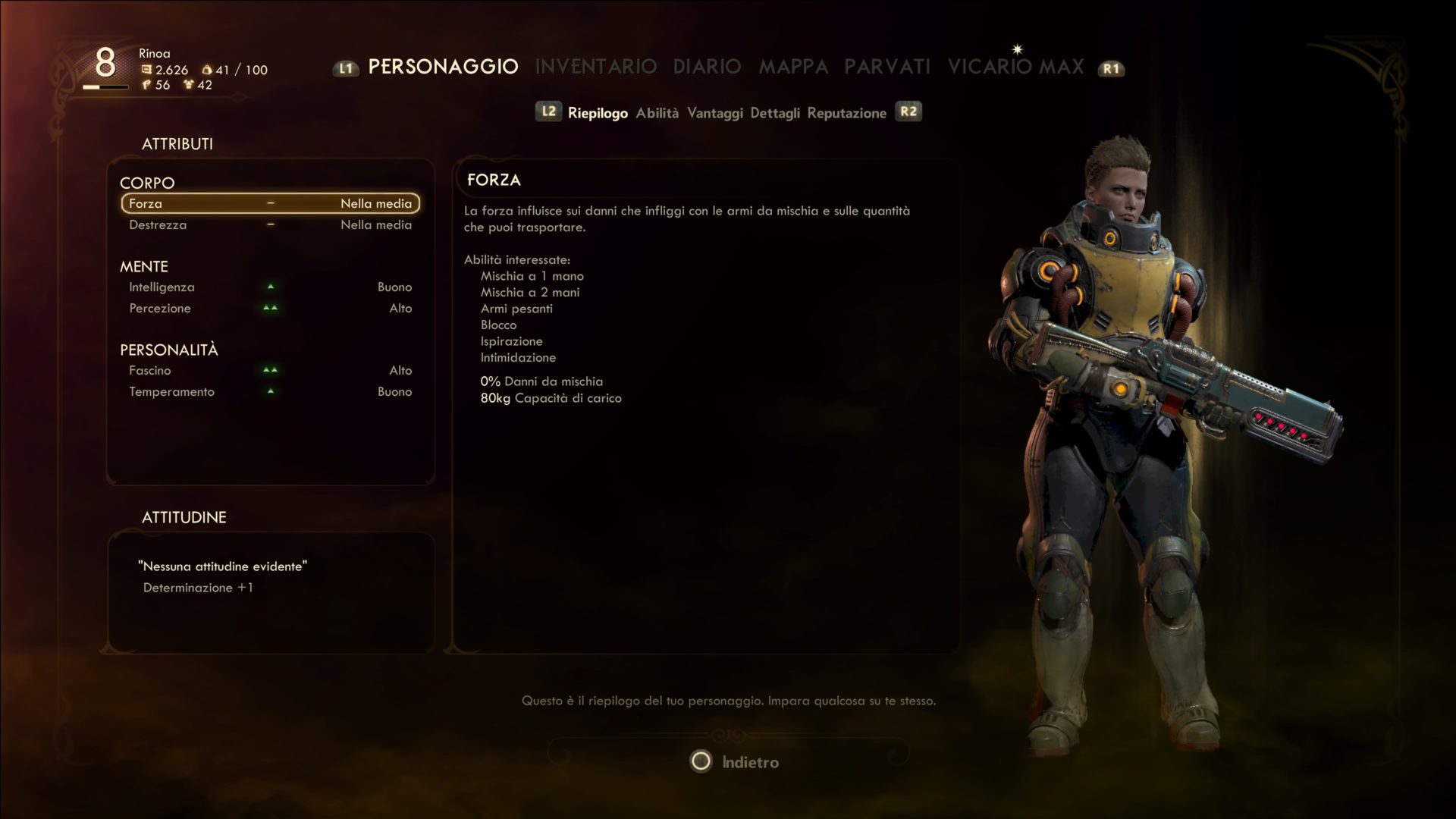
Task: View the Vantaggi sub-tab
Action: [714, 113]
